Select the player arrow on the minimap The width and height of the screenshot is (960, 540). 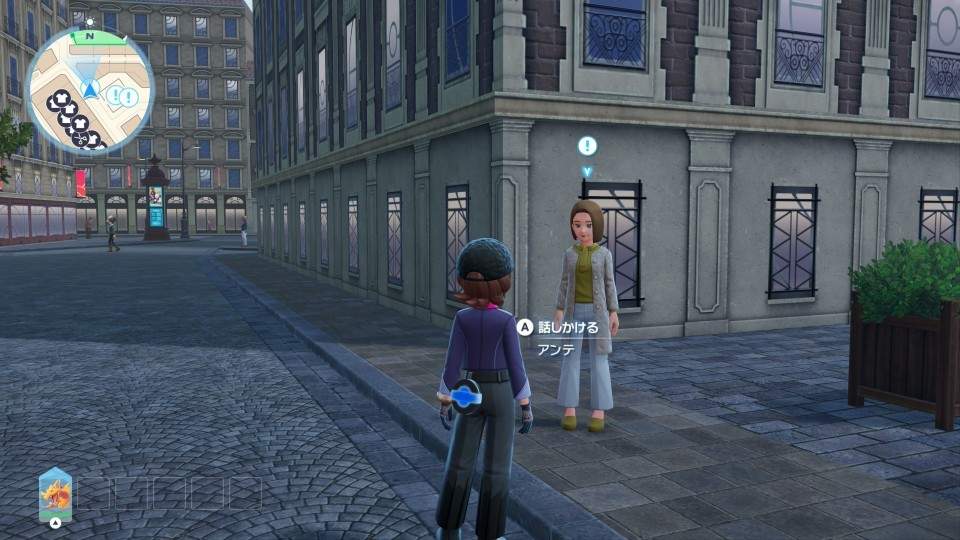point(91,90)
